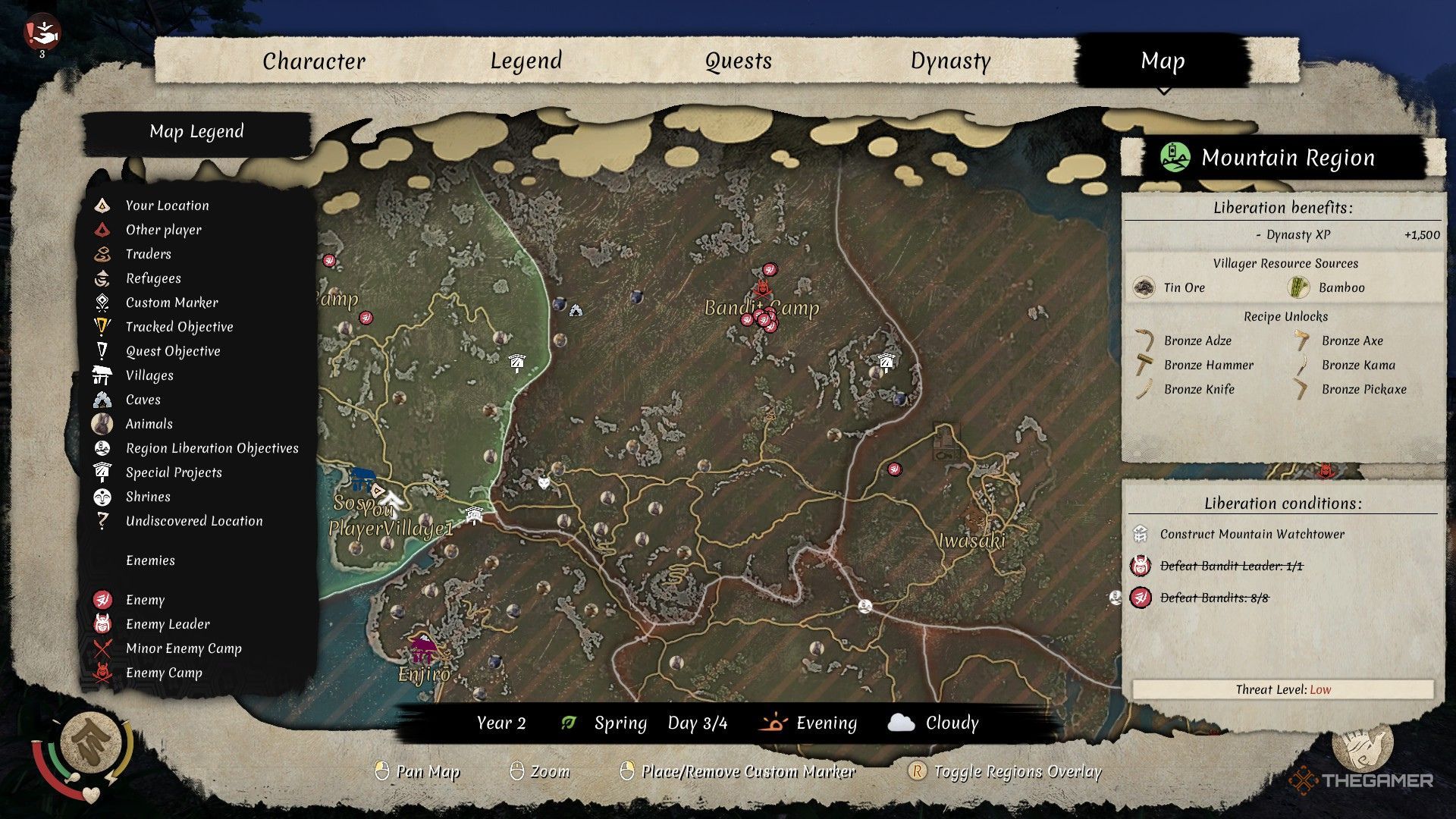This screenshot has width=1456, height=819.
Task: Switch to the Character tab
Action: (314, 61)
